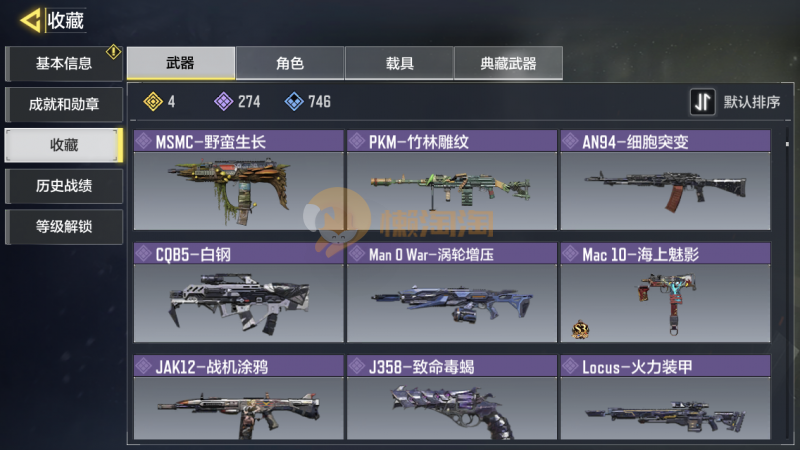Open the 成就和勋章 section
Screen dimensions: 800x450
(x=64, y=104)
